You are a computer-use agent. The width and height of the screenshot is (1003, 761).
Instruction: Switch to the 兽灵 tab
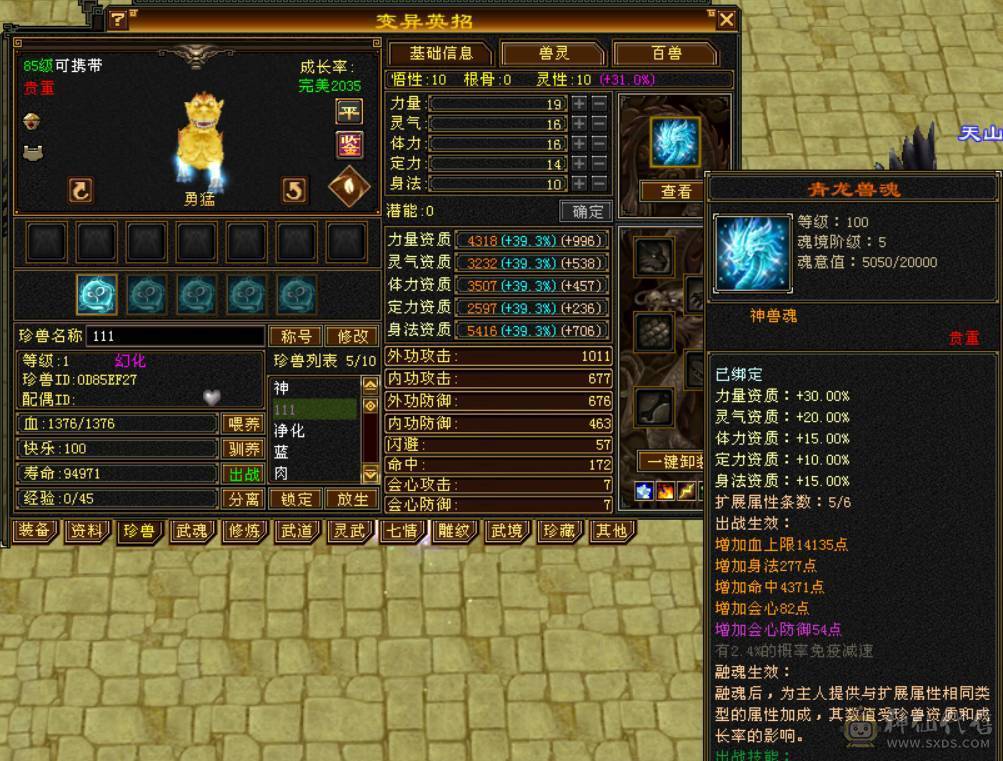pyautogui.click(x=552, y=53)
